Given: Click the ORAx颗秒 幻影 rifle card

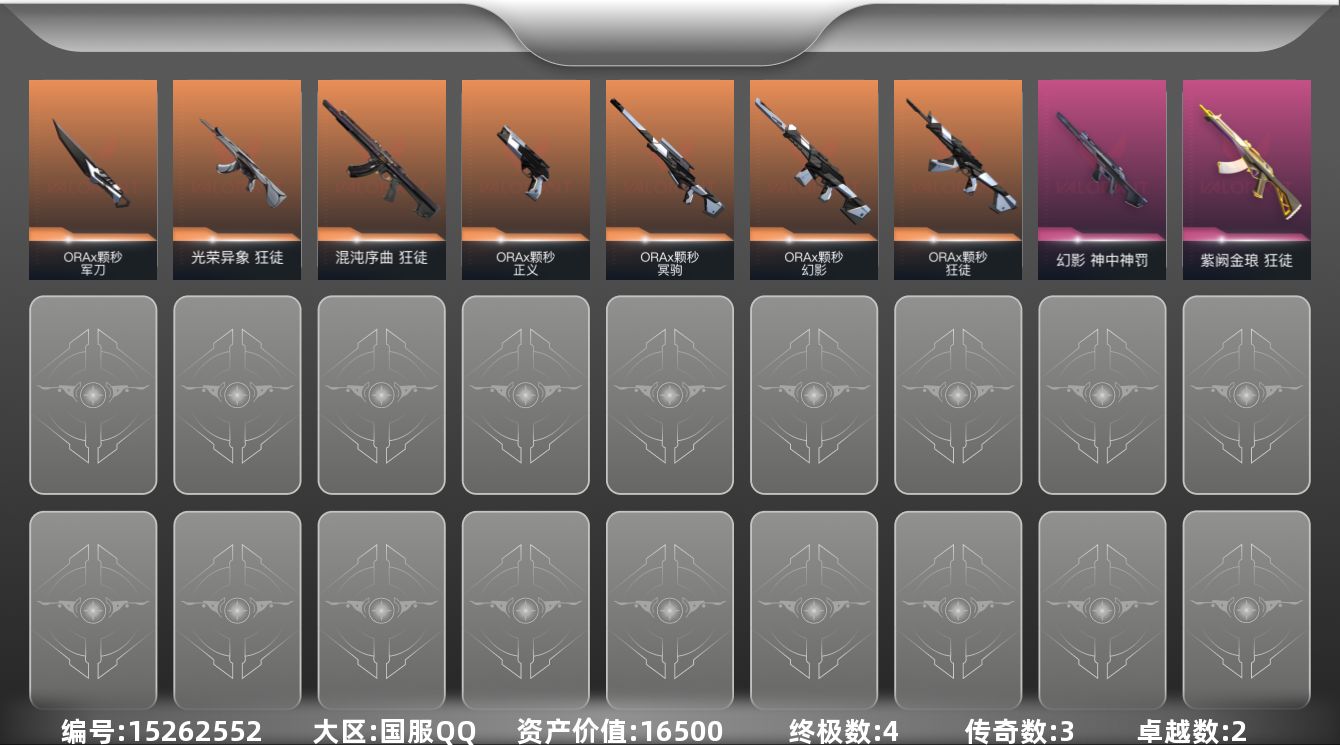Looking at the screenshot, I should (813, 180).
